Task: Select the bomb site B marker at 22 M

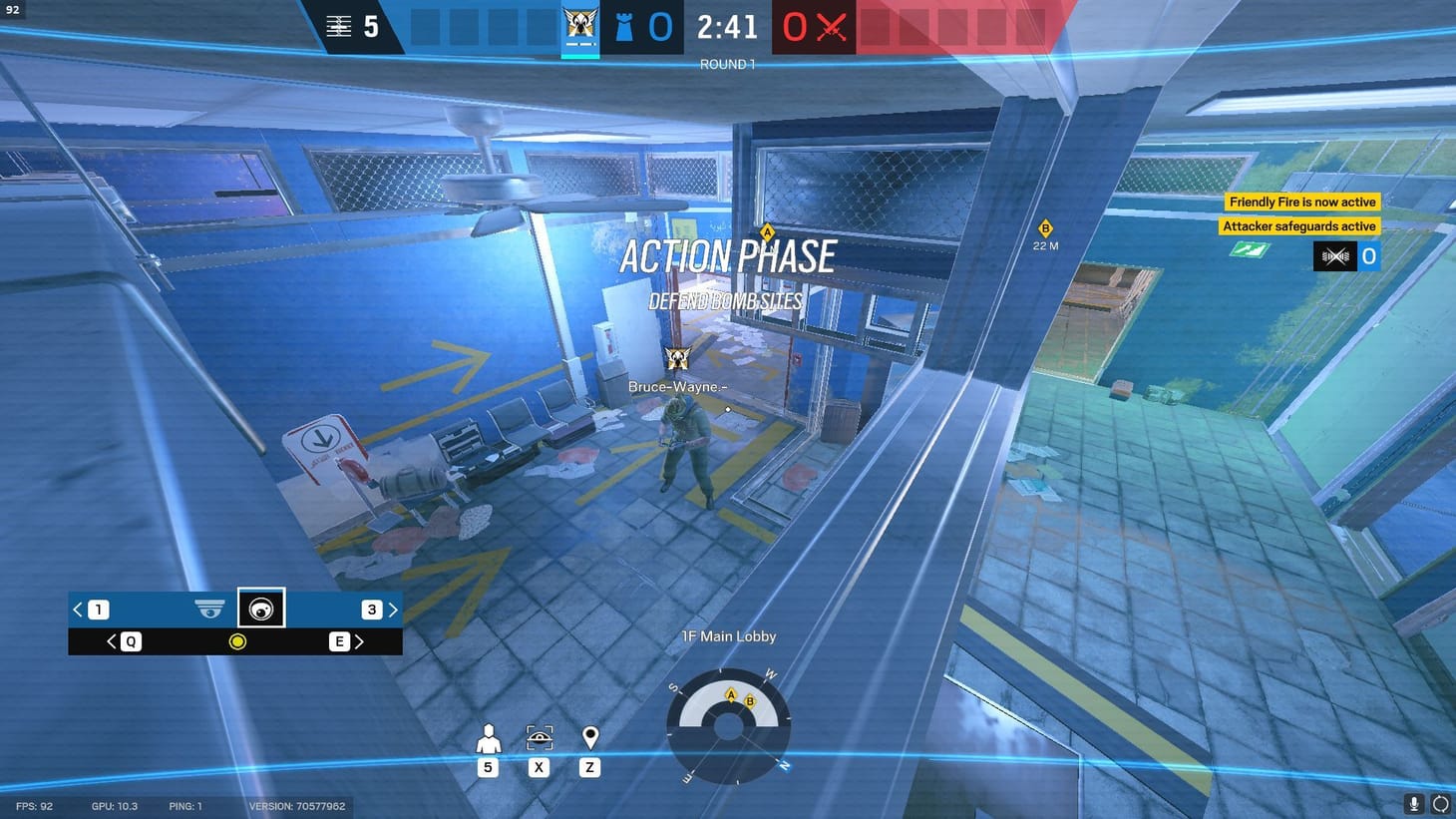Action: tap(1045, 228)
